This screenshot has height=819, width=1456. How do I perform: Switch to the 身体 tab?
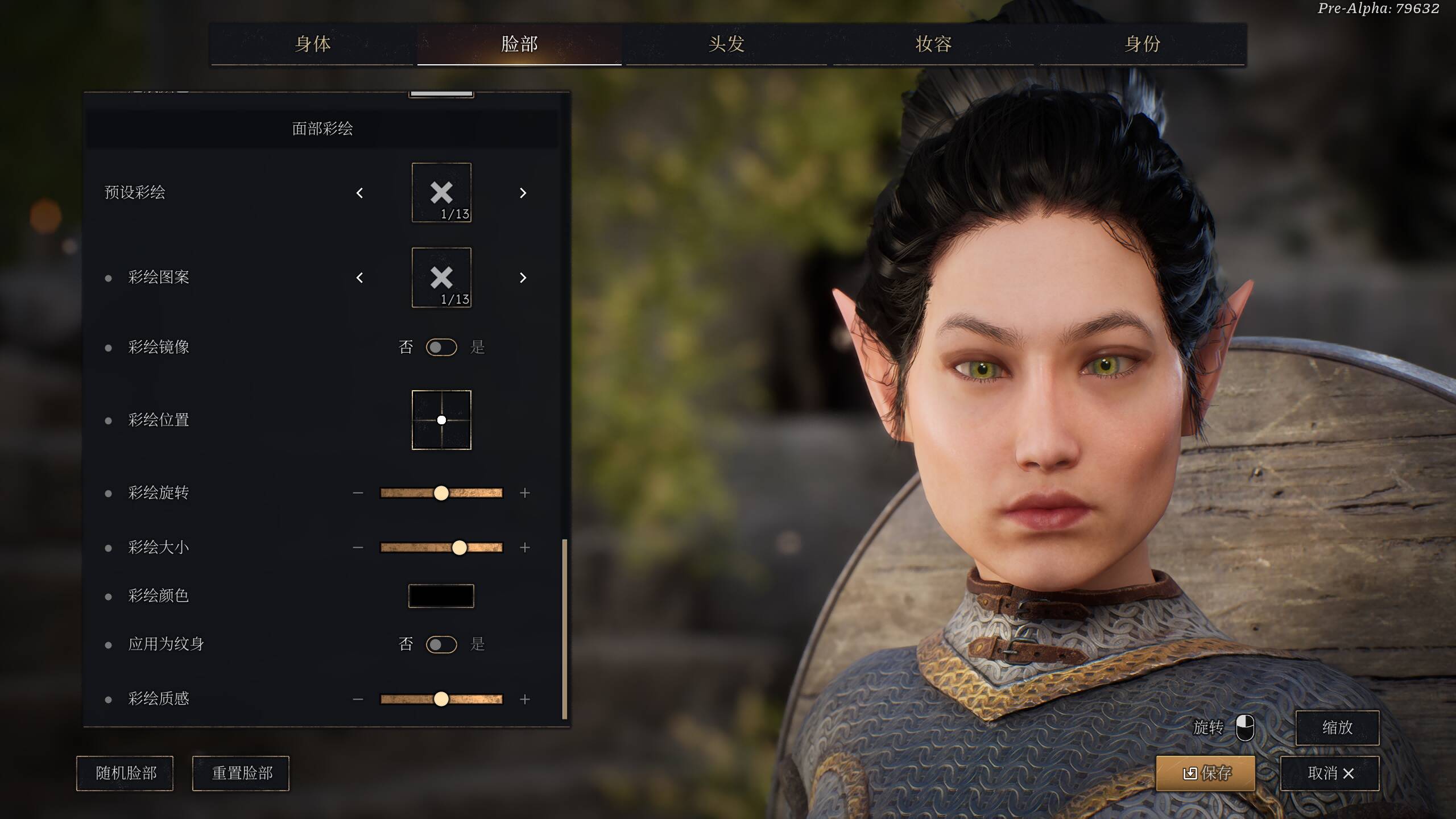pyautogui.click(x=312, y=44)
